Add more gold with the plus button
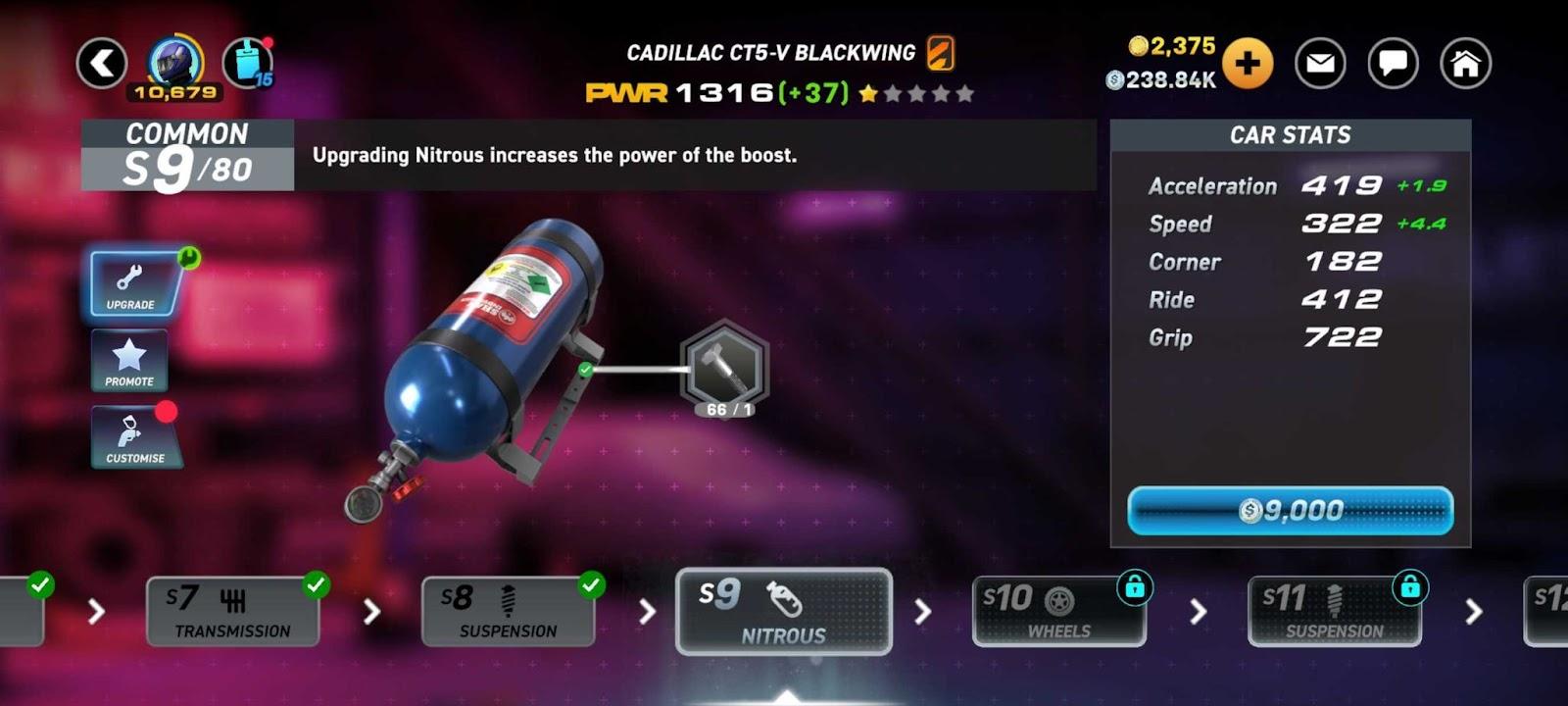This screenshot has height=706, width=1568. [1247, 64]
